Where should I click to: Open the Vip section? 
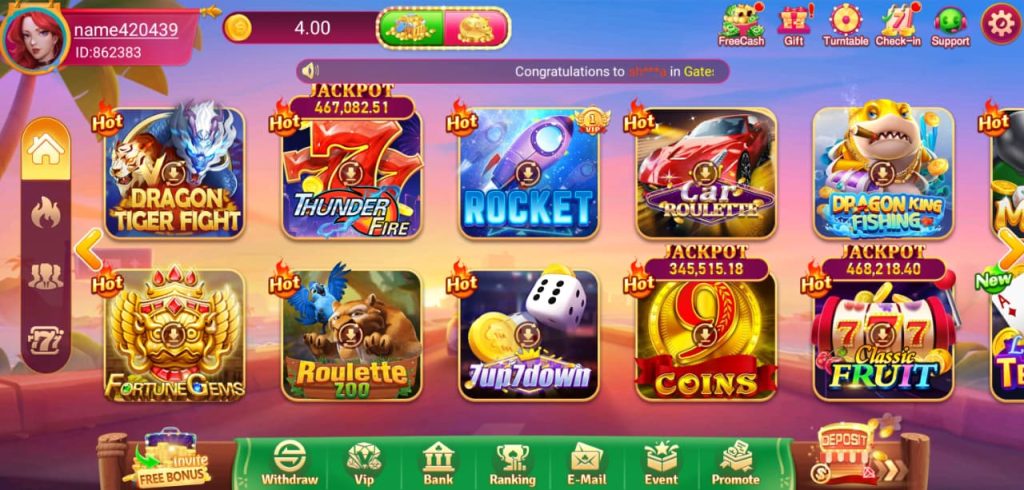(x=364, y=464)
